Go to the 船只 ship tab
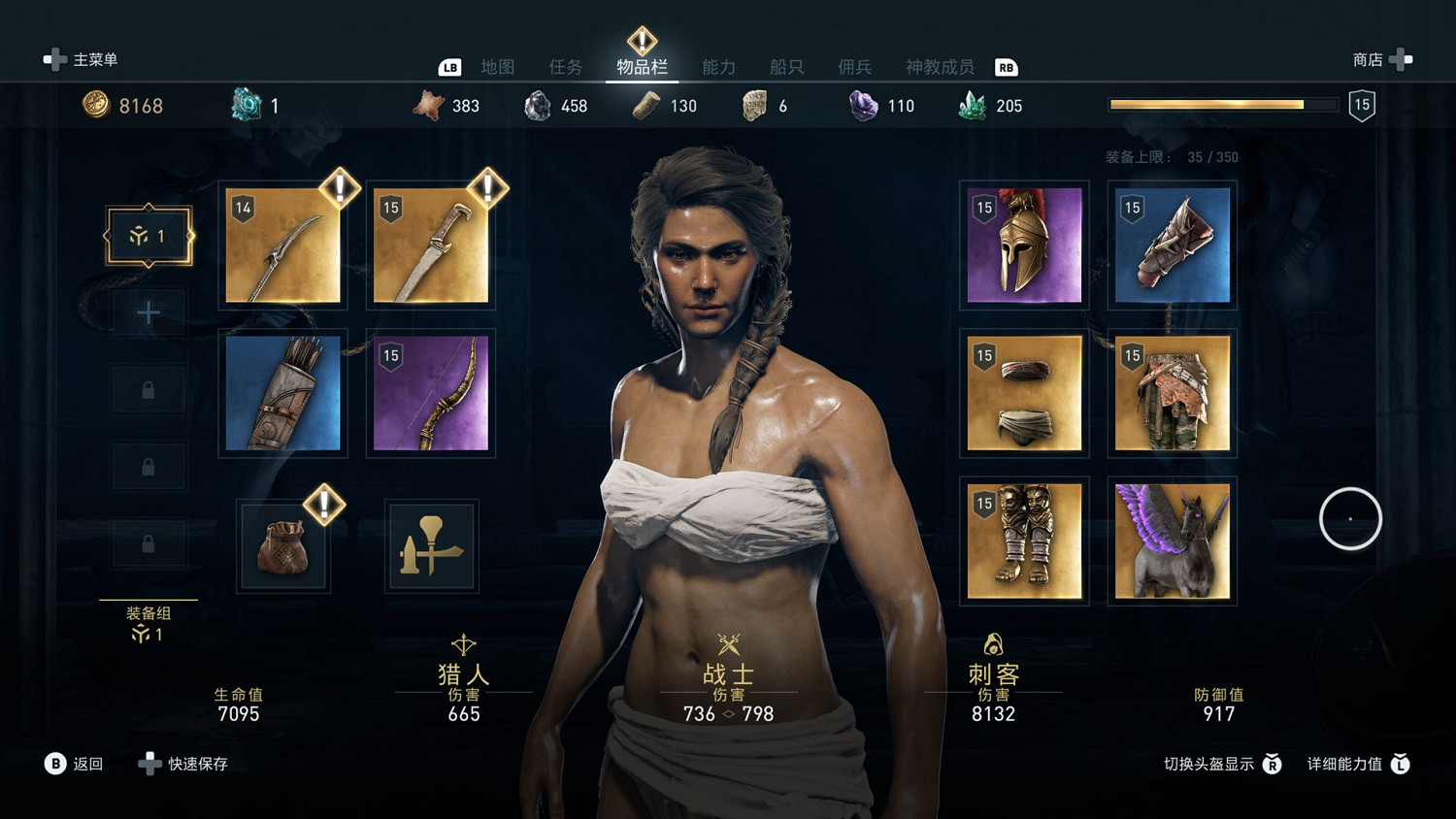1456x819 pixels. point(787,67)
